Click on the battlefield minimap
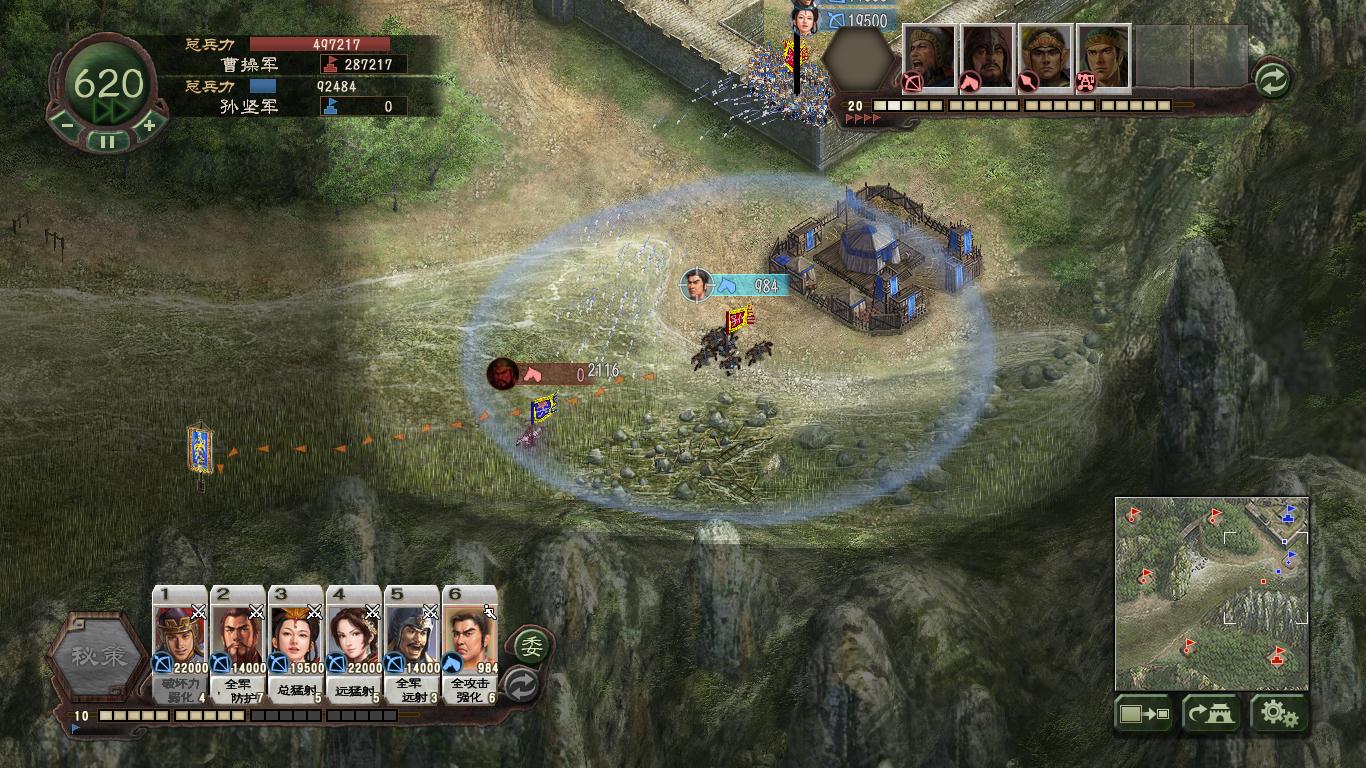This screenshot has height=768, width=1366. pos(1212,593)
